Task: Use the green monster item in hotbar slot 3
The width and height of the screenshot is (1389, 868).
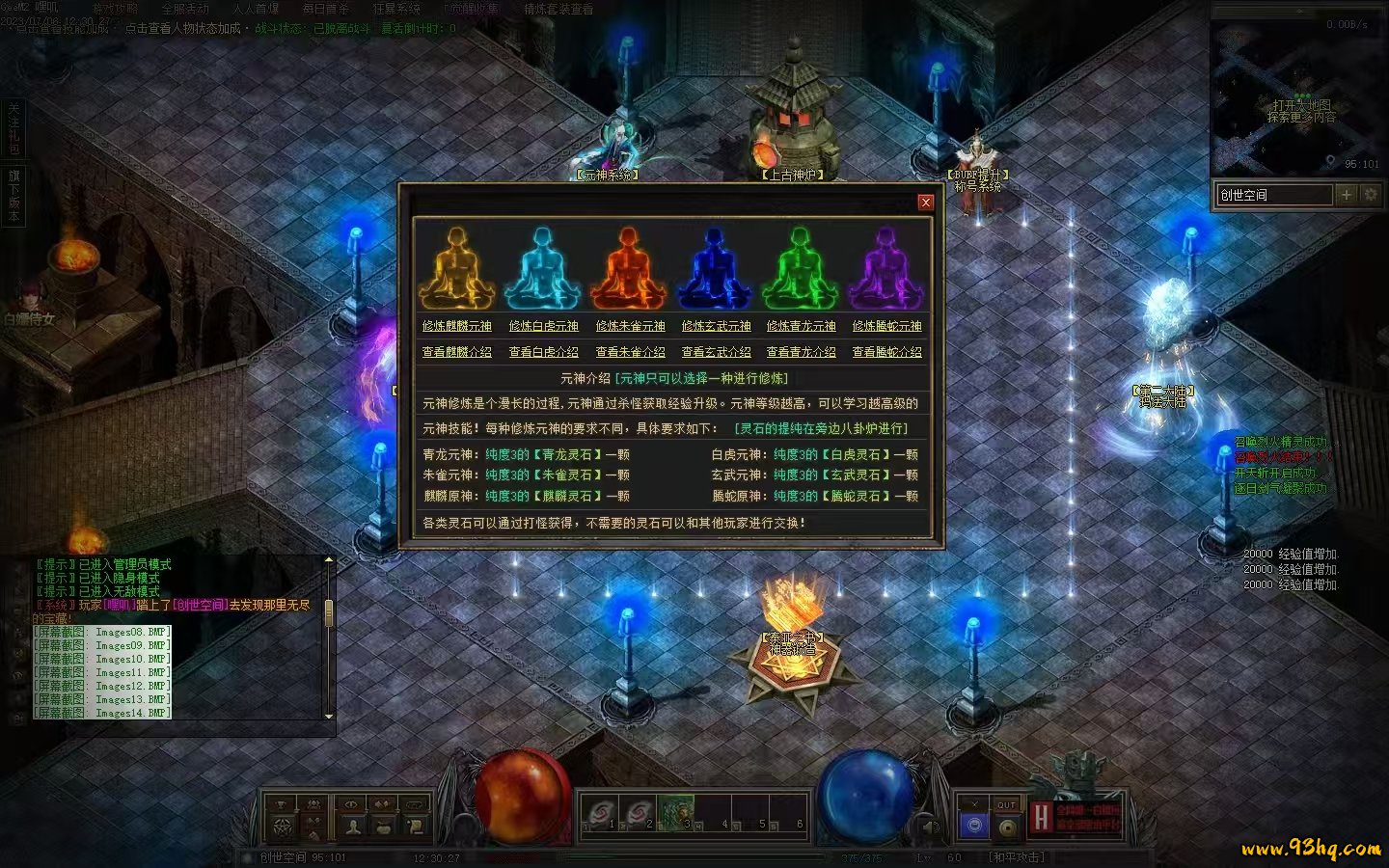Action: pos(676,812)
